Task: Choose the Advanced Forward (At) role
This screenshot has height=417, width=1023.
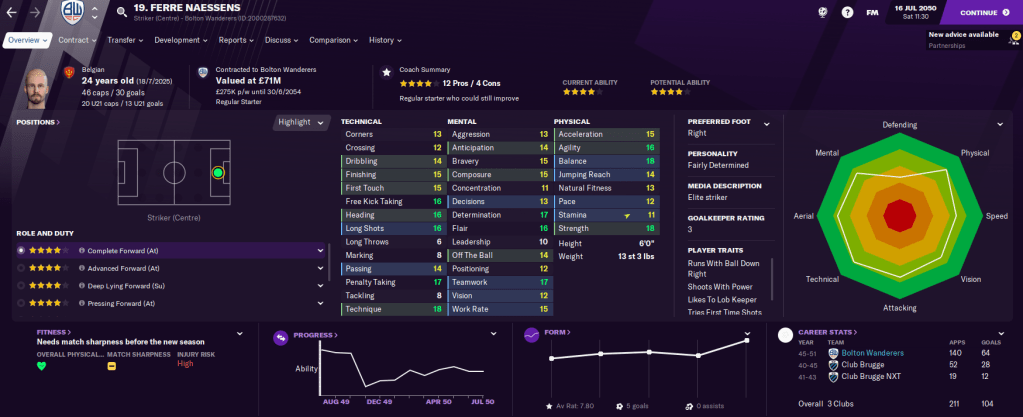Action: (x=123, y=268)
